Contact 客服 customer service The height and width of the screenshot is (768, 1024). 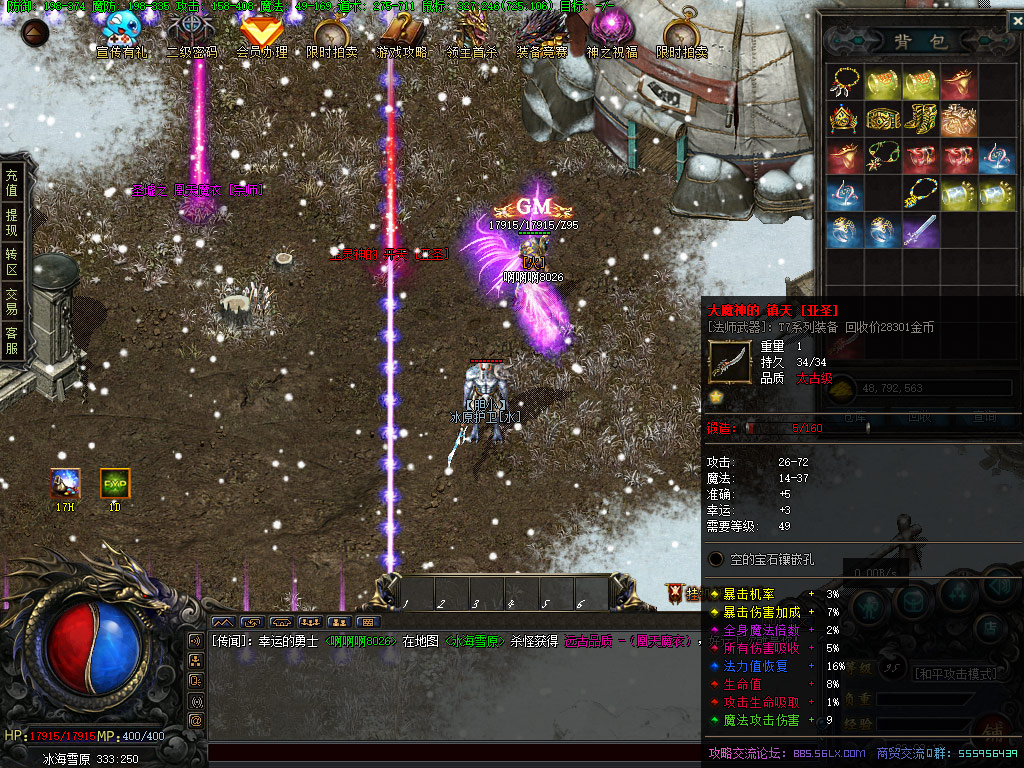click(x=12, y=342)
